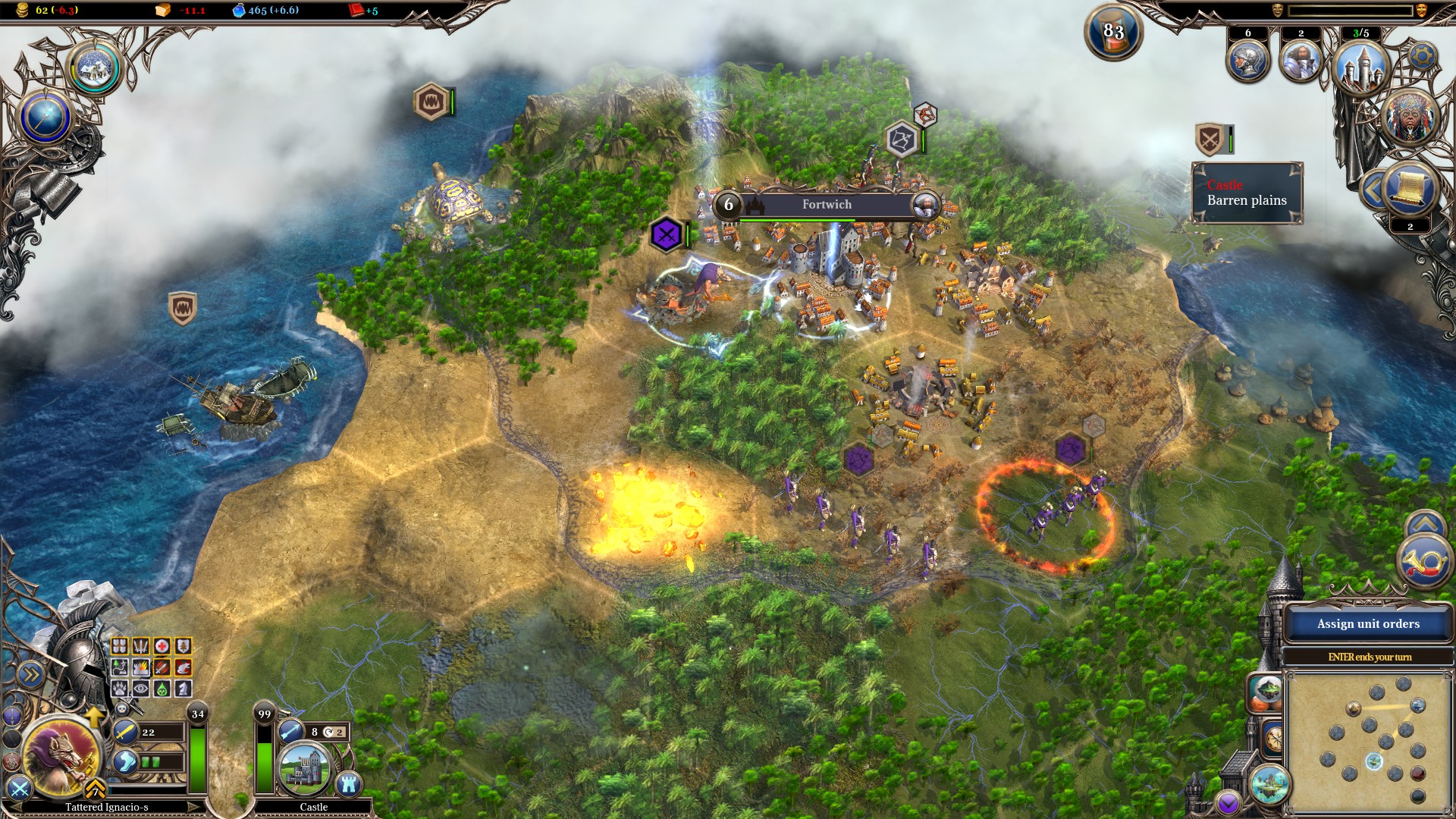Click the cities castle icon showing 3/5
Image resolution: width=1456 pixels, height=819 pixels.
(1361, 68)
